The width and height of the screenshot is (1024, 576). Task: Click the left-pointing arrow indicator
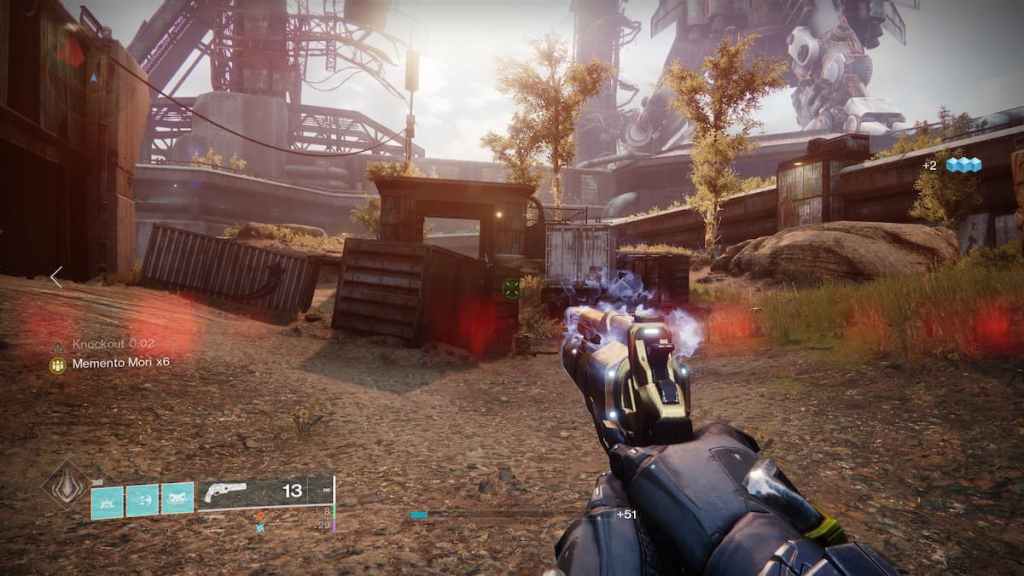[x=56, y=277]
